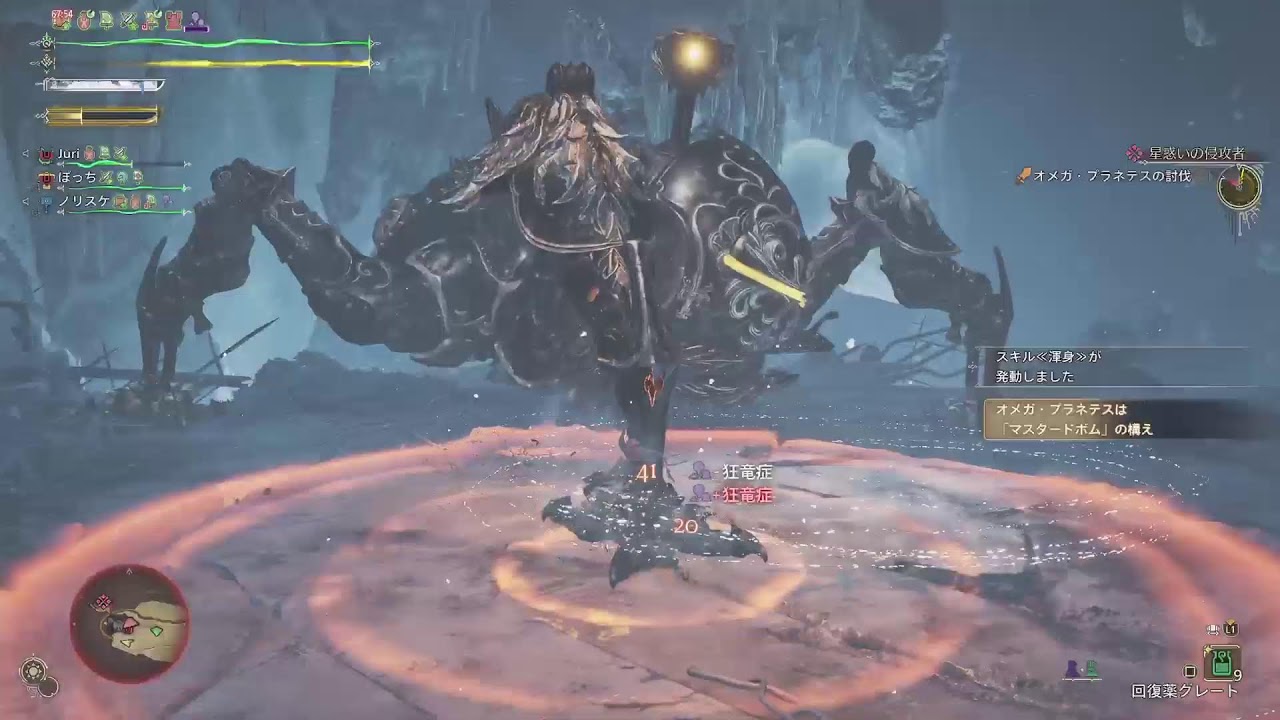Image resolution: width=1280 pixels, height=720 pixels.
Task: Click the gear icon beside the minimap
Action: click(x=34, y=668)
